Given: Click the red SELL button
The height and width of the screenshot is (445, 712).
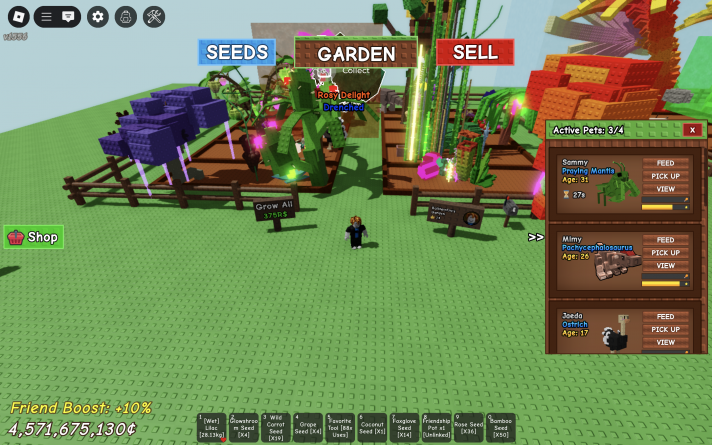Looking at the screenshot, I should coord(475,52).
